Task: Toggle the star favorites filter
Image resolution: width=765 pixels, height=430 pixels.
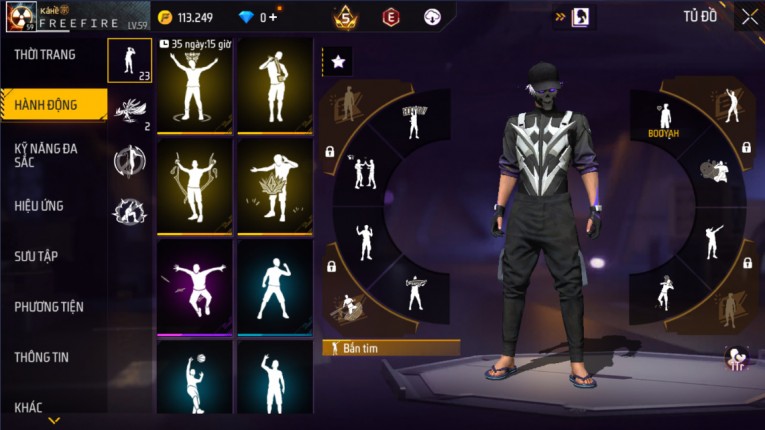Action: point(338,62)
